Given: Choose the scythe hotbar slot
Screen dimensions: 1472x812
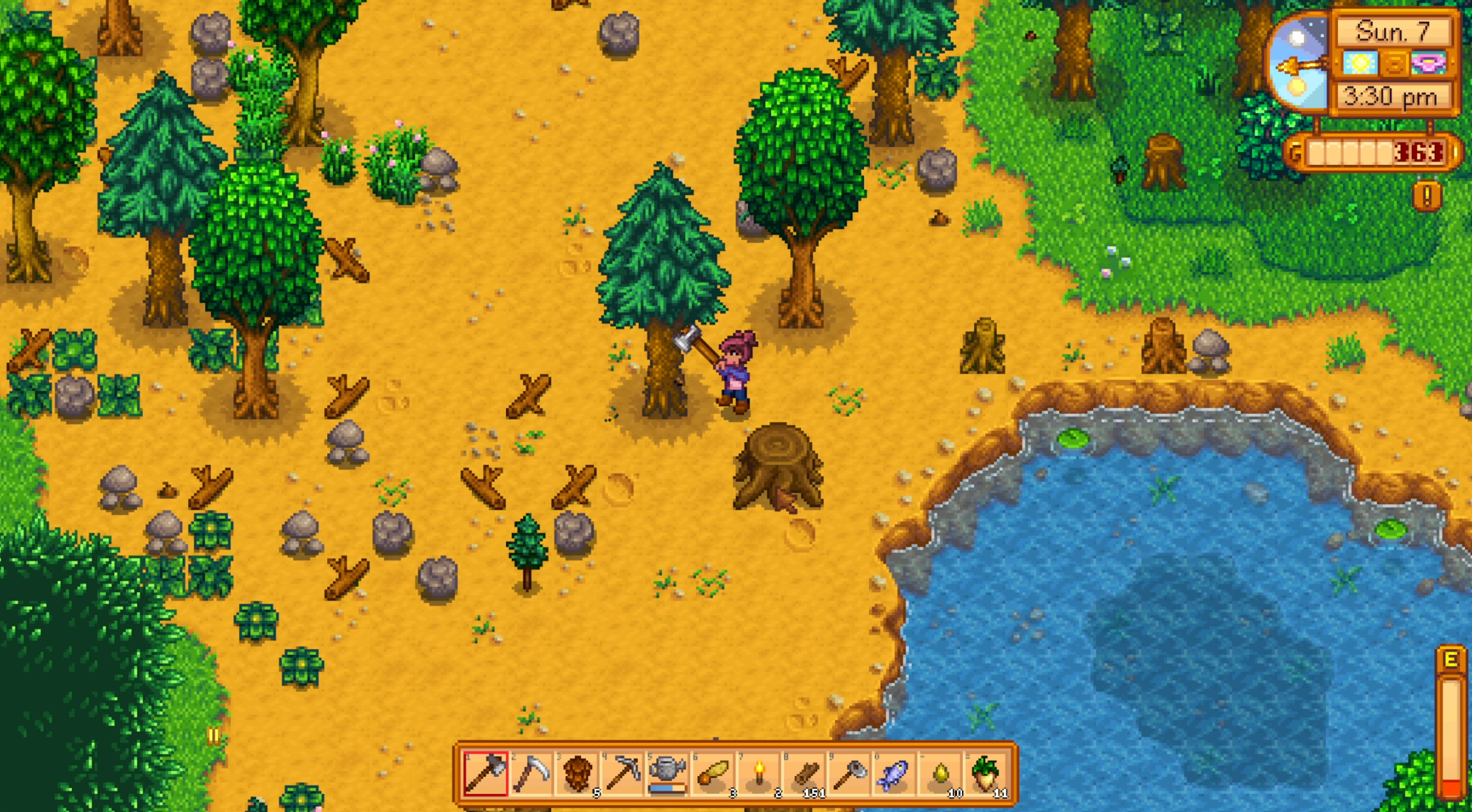Looking at the screenshot, I should coord(531,774).
